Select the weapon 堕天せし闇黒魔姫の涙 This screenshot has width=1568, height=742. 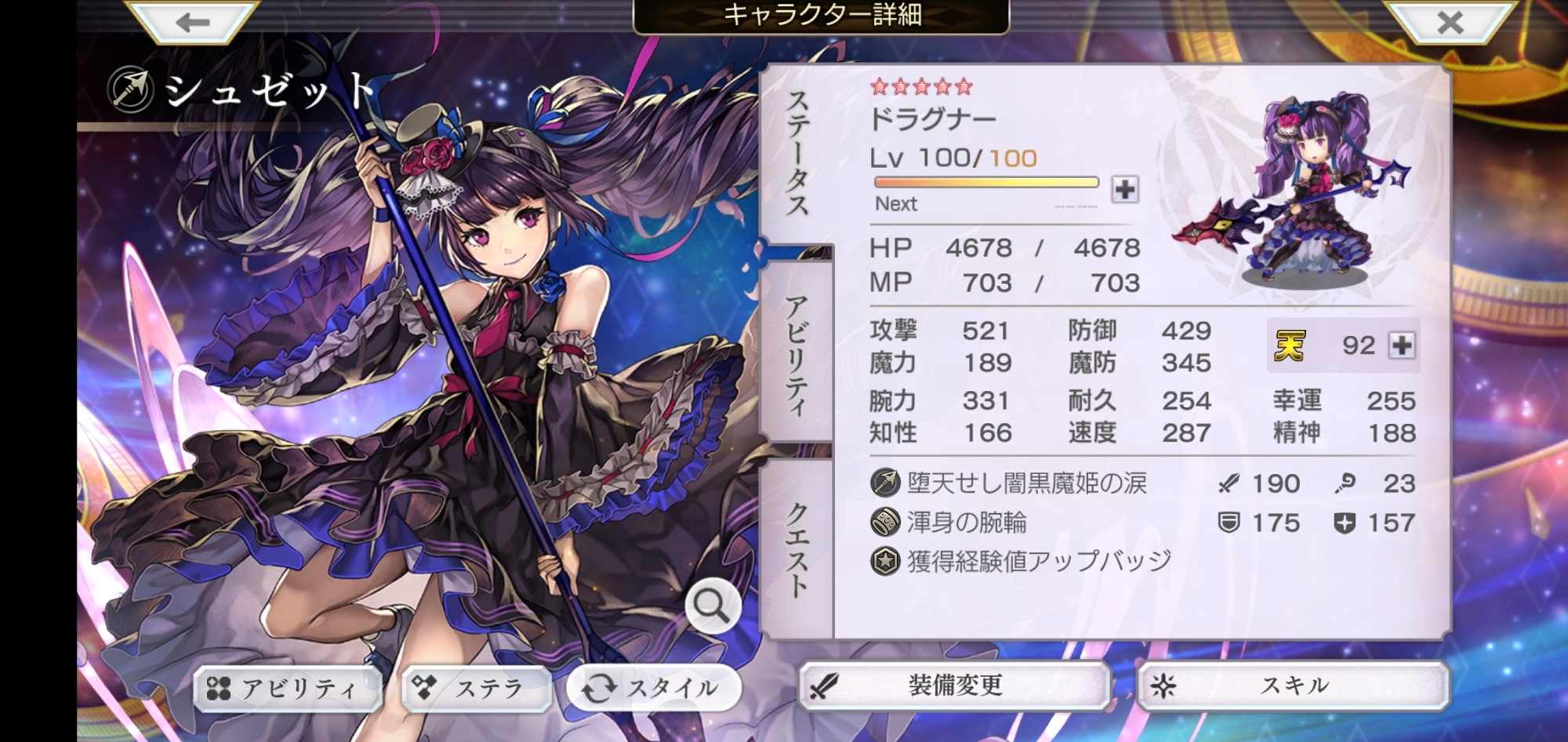[1025, 483]
